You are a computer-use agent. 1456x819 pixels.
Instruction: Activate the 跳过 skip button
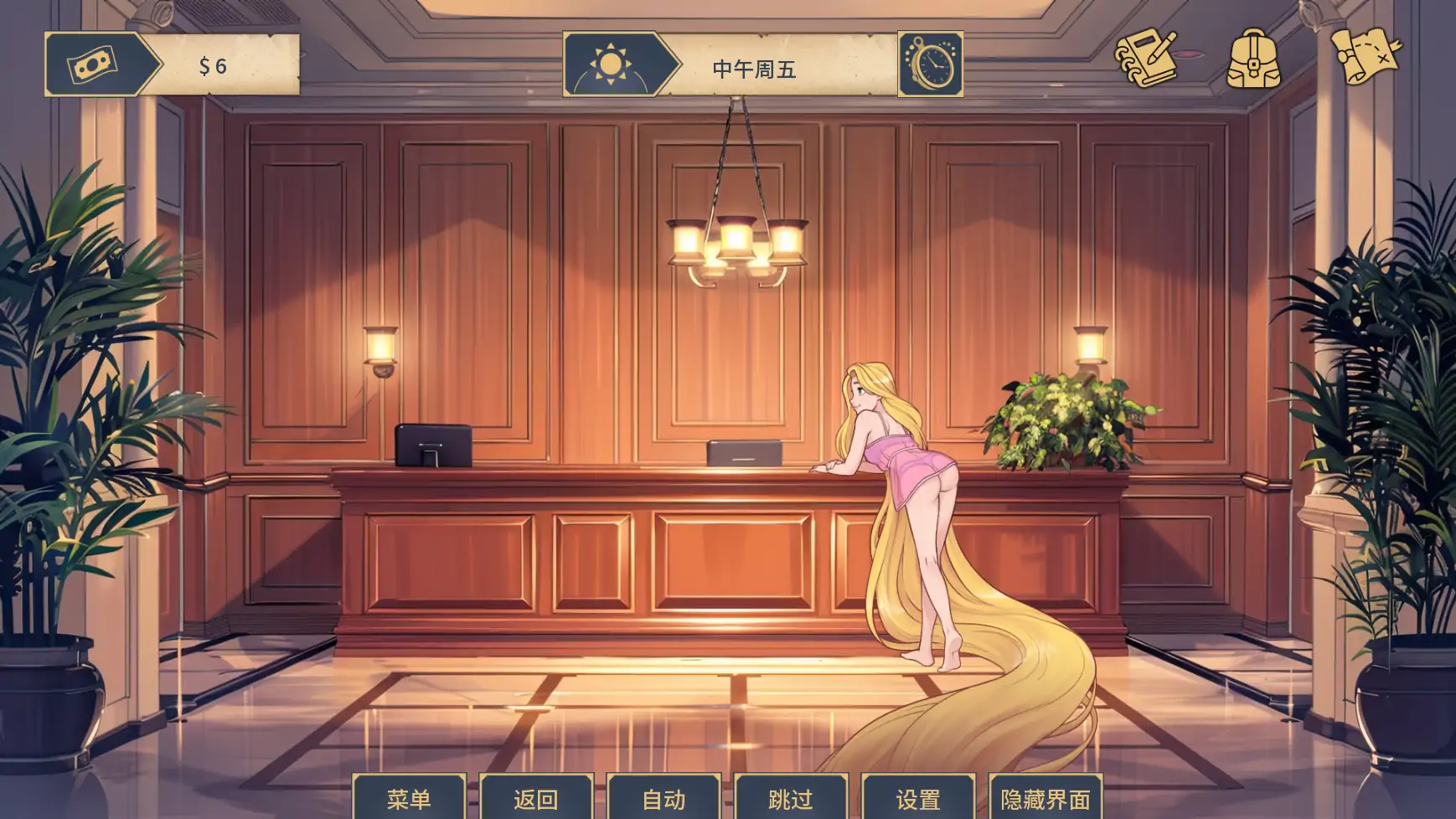pyautogui.click(x=791, y=798)
